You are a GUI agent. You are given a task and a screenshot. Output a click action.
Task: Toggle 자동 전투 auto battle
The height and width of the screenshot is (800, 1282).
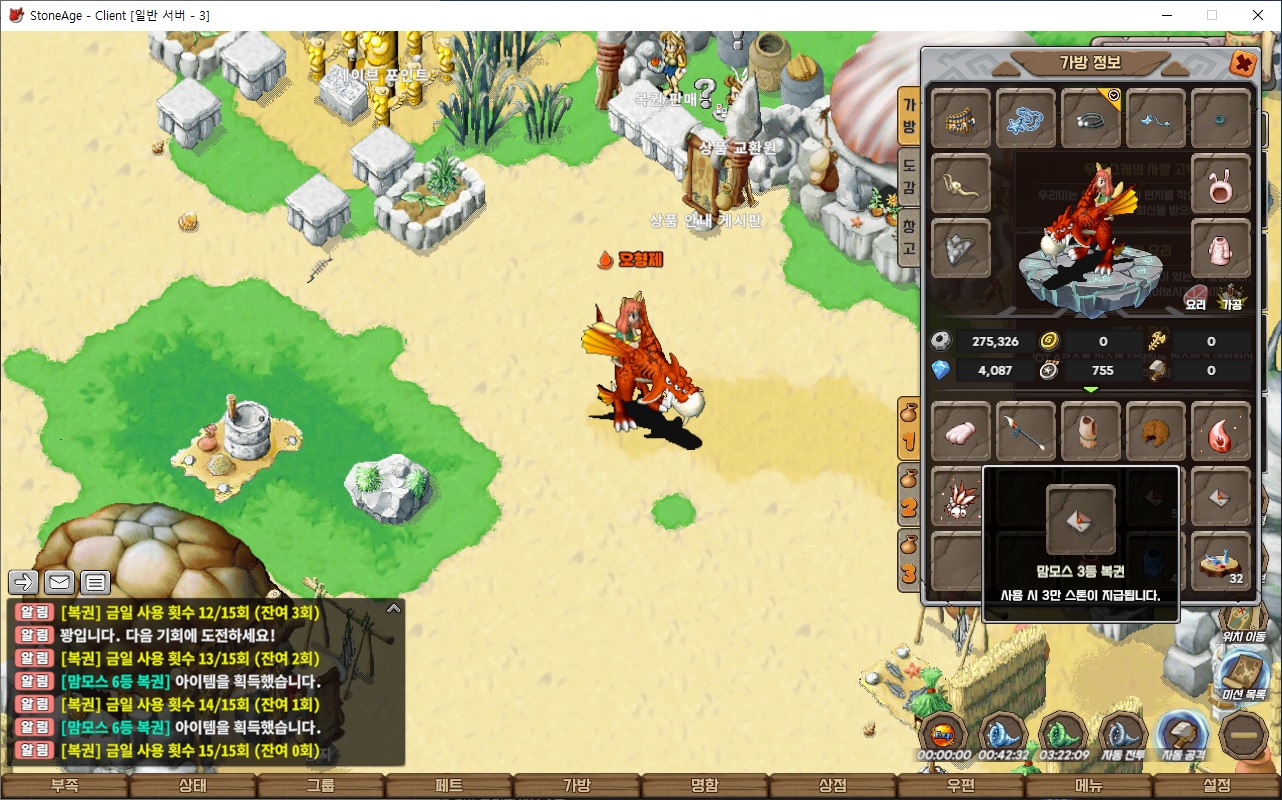(1124, 736)
